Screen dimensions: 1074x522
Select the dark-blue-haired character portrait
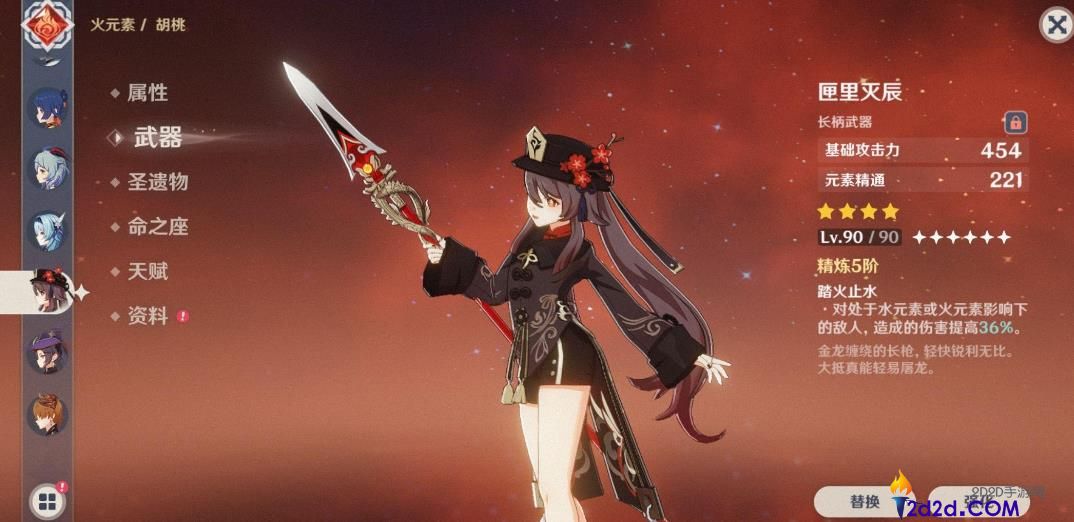click(x=46, y=109)
